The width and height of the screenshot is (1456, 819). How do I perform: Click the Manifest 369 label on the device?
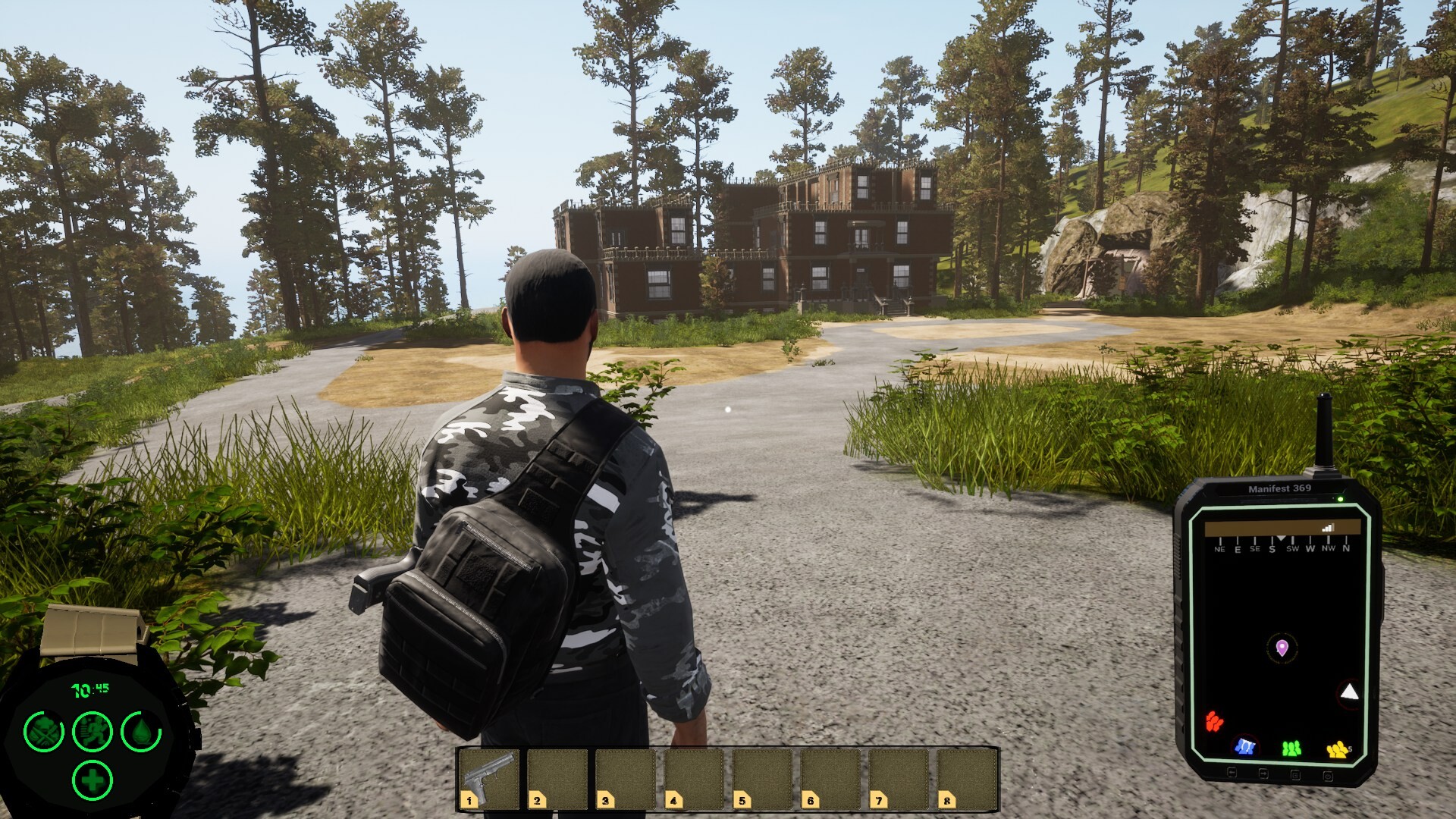(x=1280, y=489)
